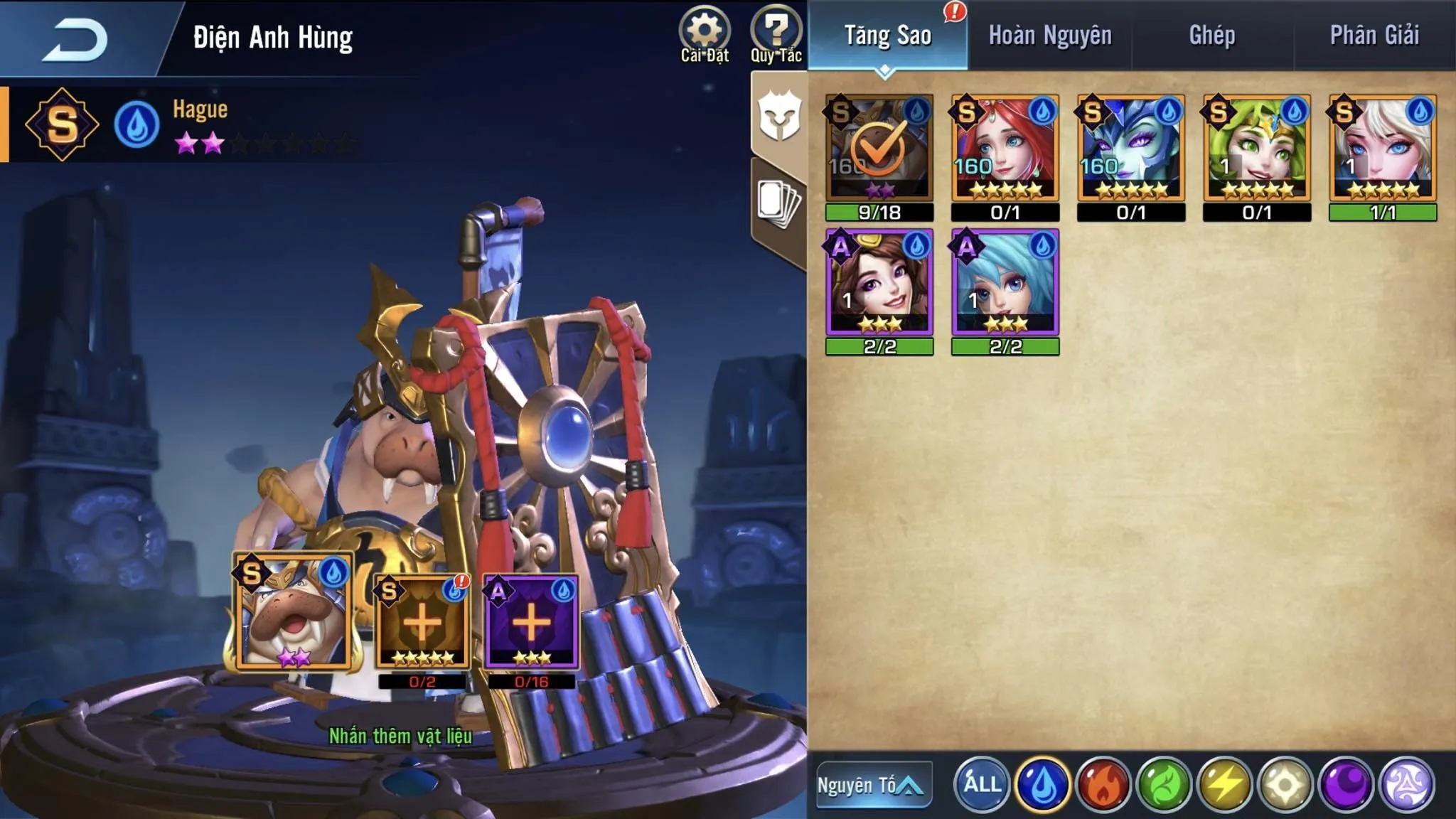Open the Phân Giải tab
The height and width of the screenshot is (819, 1456).
click(1374, 36)
